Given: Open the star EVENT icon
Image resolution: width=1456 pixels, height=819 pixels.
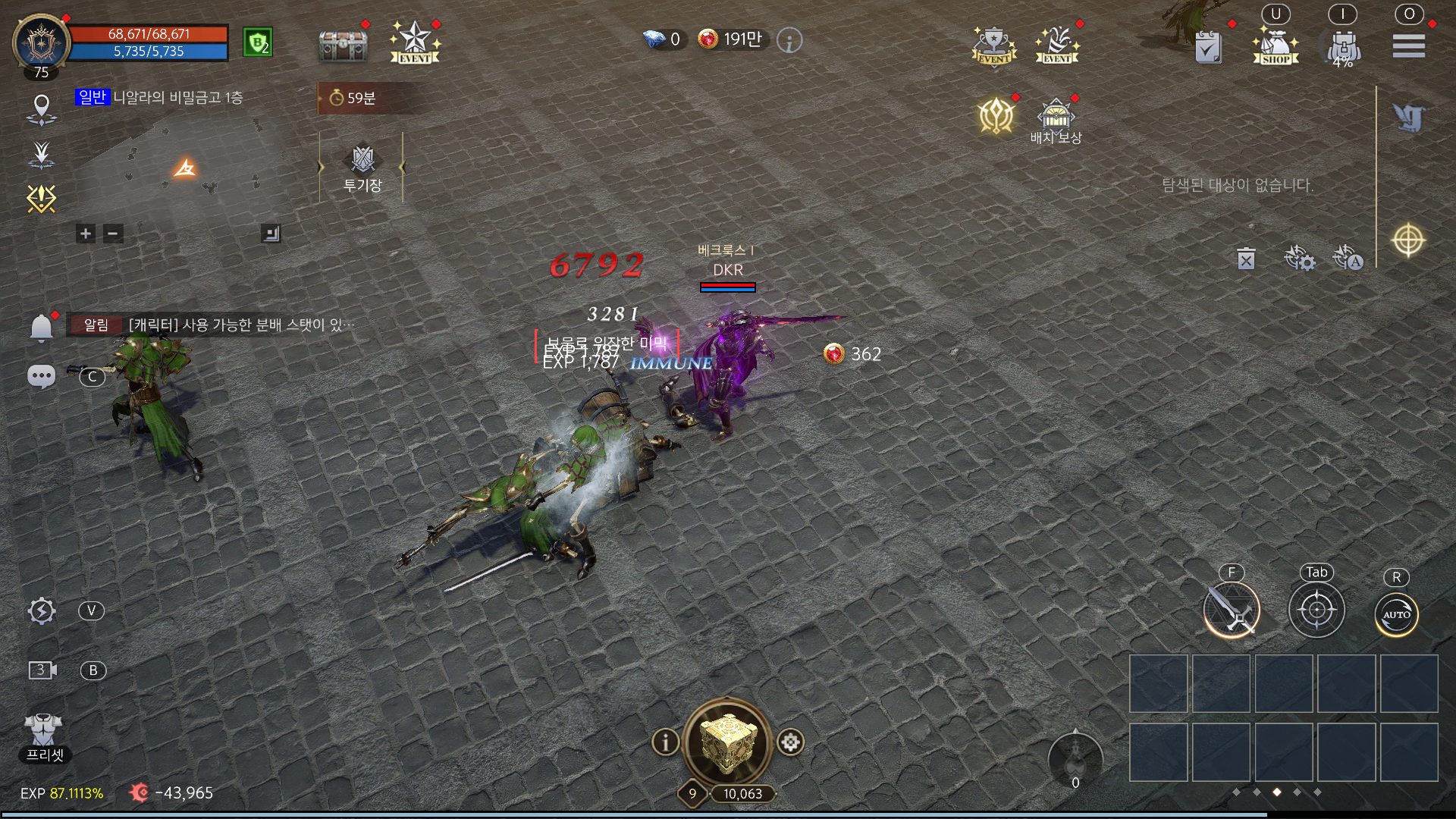Looking at the screenshot, I should [x=415, y=42].
